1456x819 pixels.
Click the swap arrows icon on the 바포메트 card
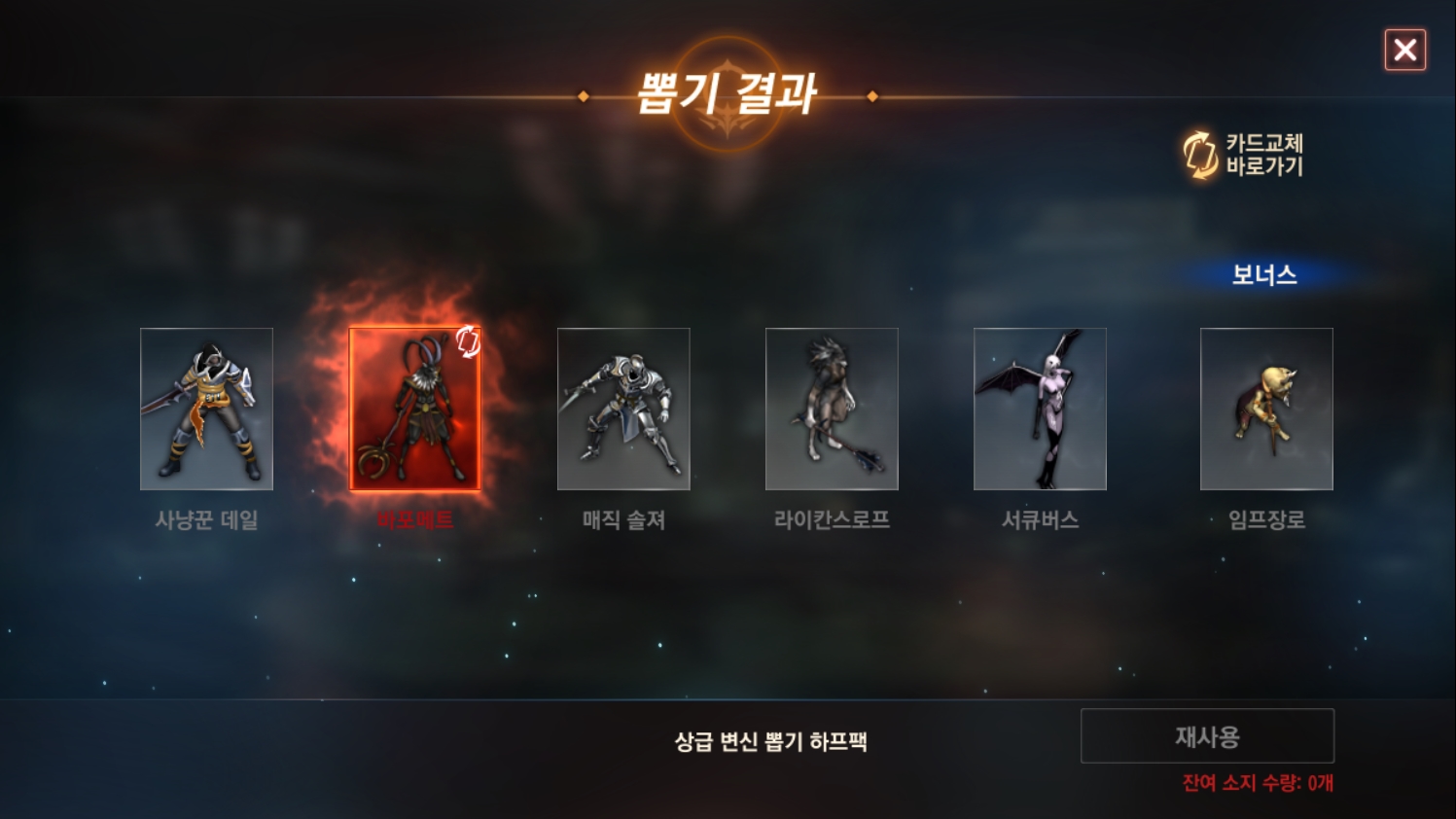coord(469,340)
